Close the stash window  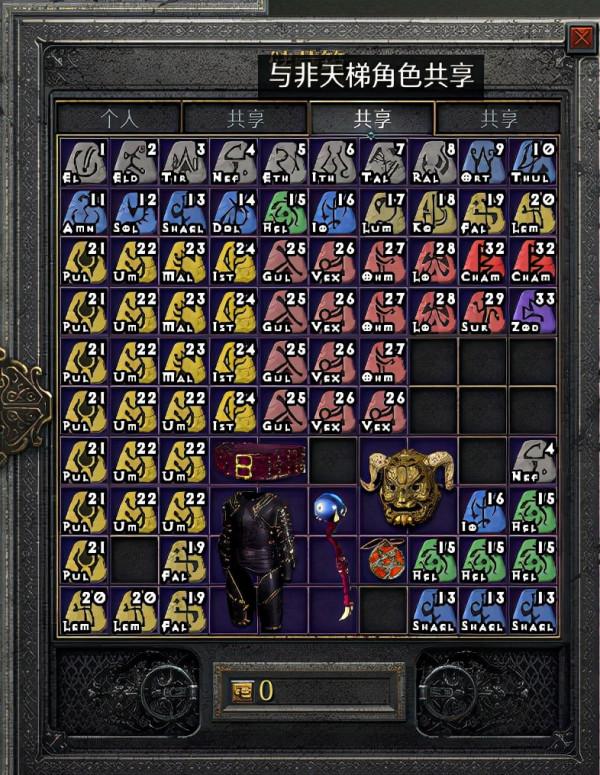coord(580,39)
